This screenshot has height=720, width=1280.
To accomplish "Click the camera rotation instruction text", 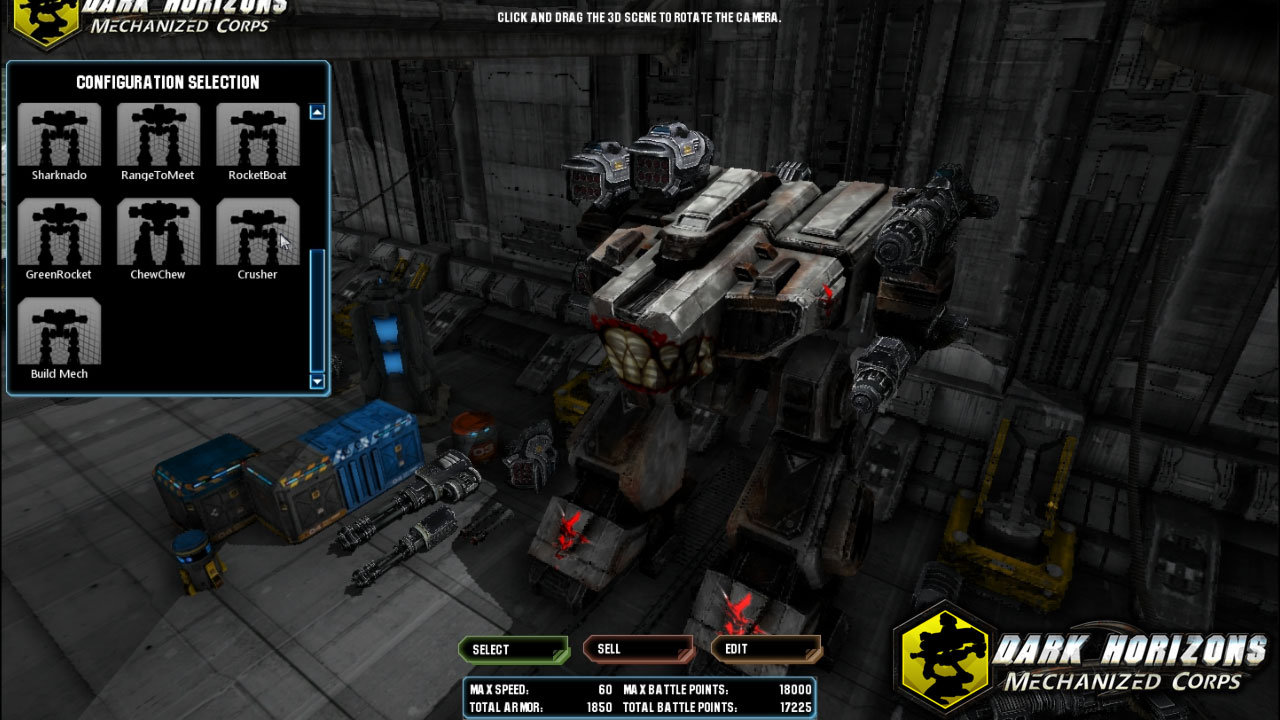I will click(637, 16).
